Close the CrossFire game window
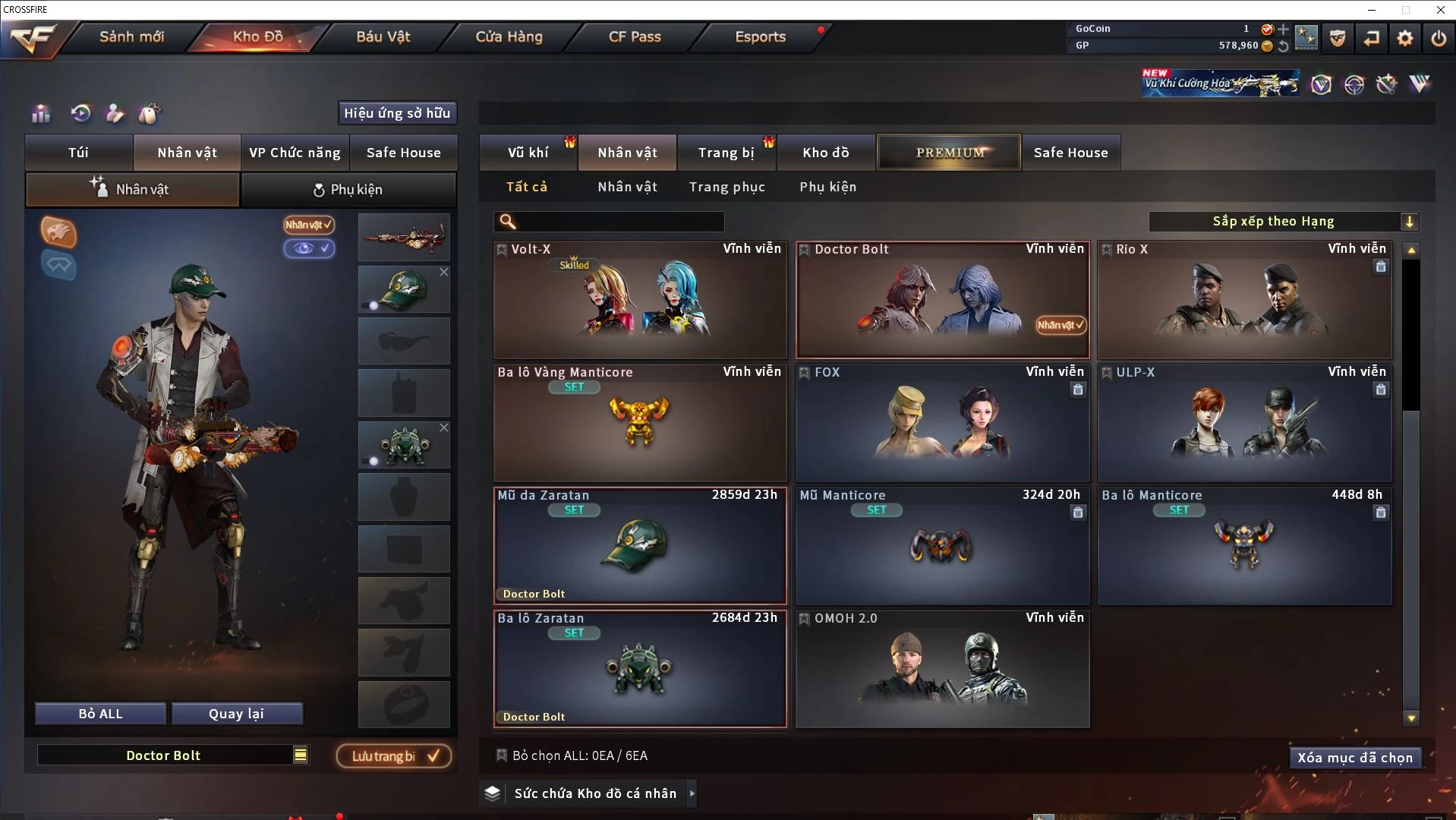The height and width of the screenshot is (820, 1456). point(1440,10)
